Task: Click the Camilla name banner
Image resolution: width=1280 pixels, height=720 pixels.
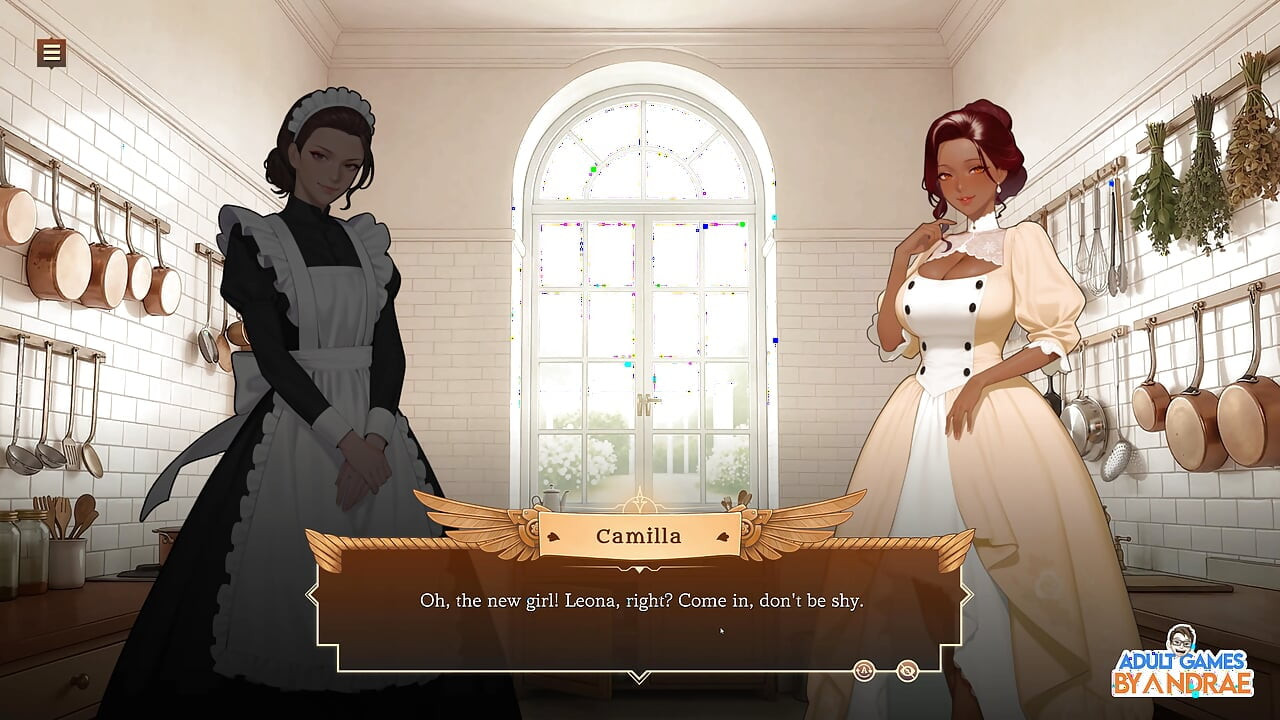Action: (x=639, y=536)
